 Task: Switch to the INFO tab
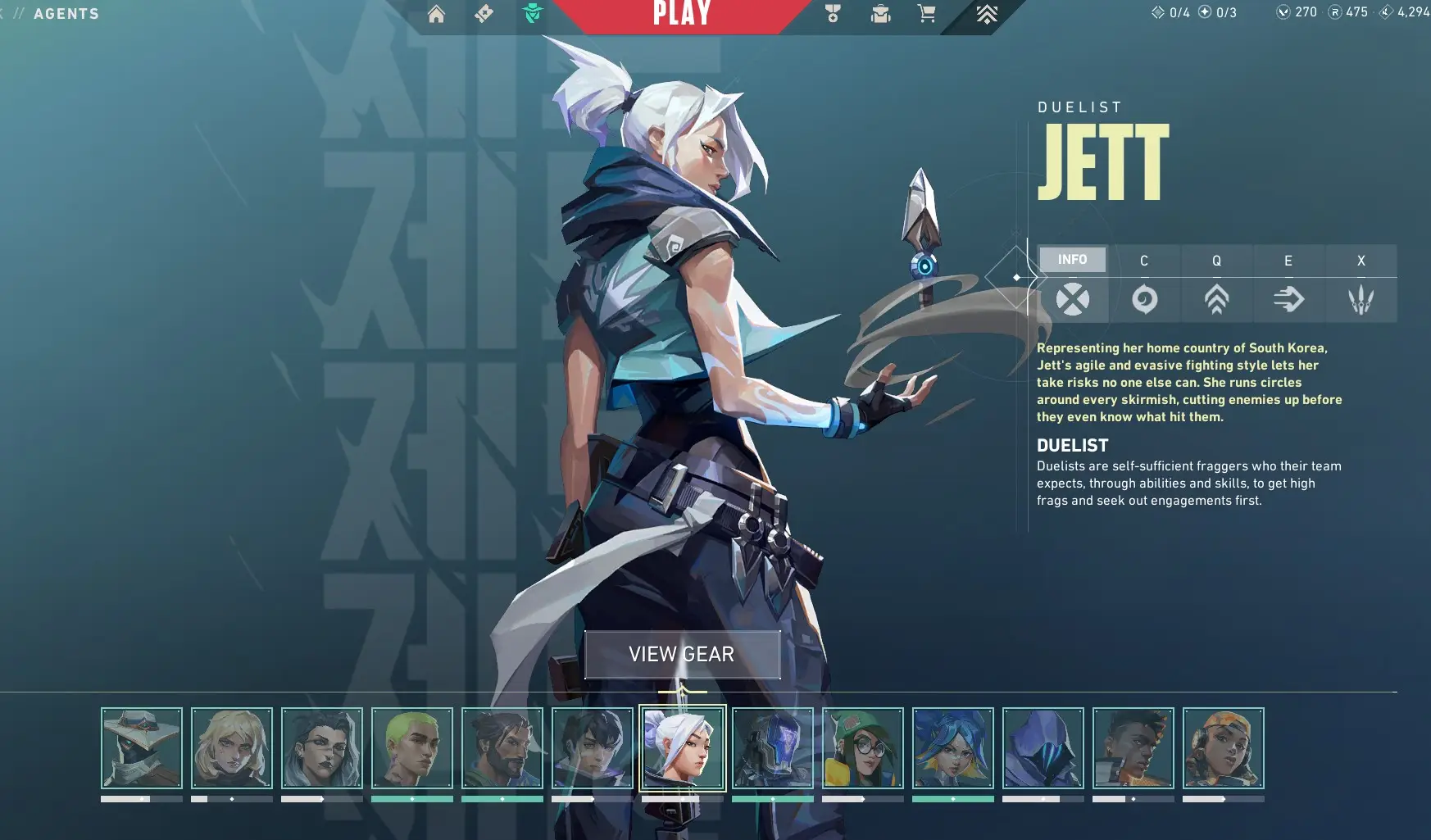(x=1072, y=260)
